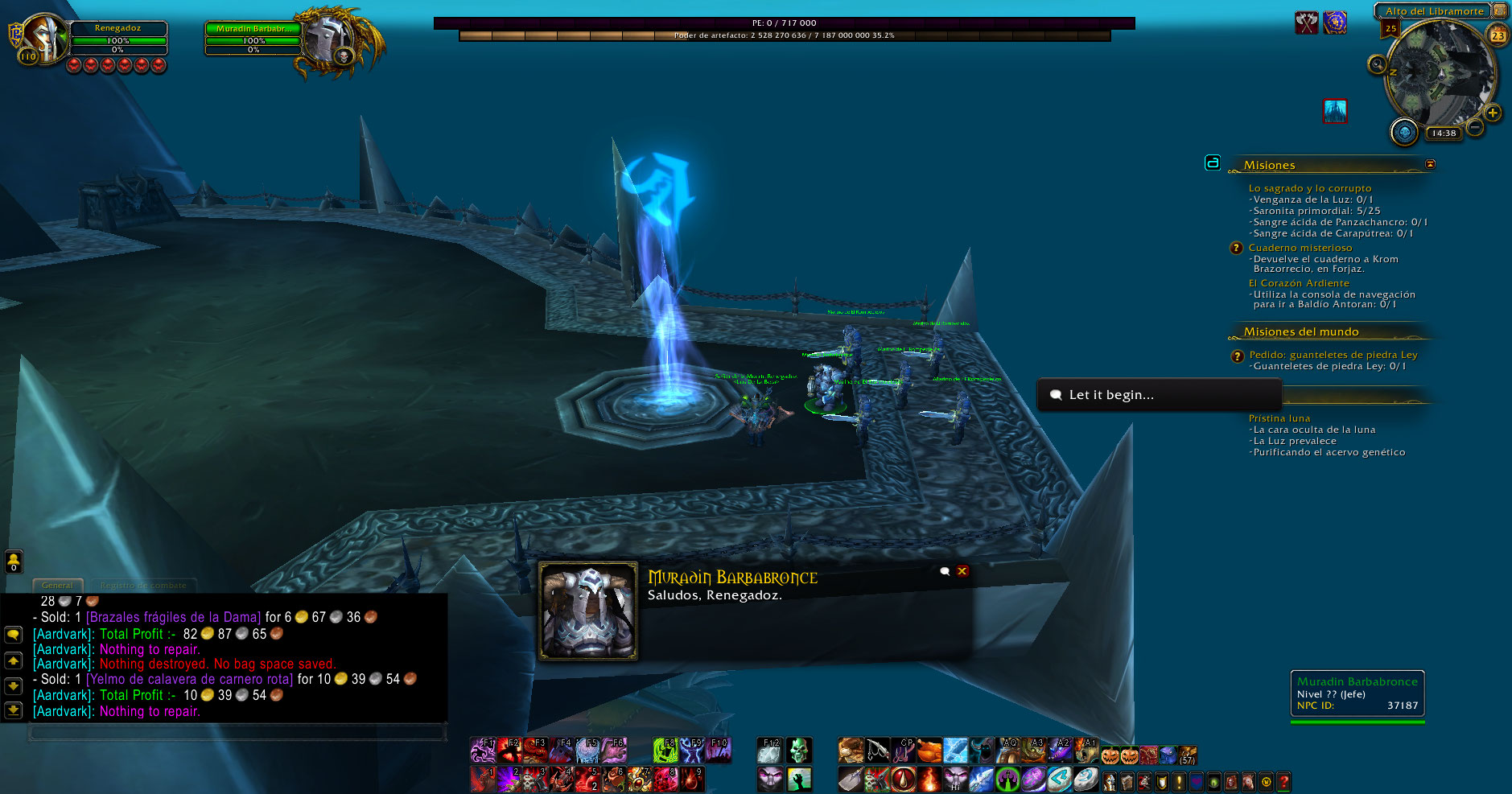Open the chat menu speech bubble button

tap(14, 635)
